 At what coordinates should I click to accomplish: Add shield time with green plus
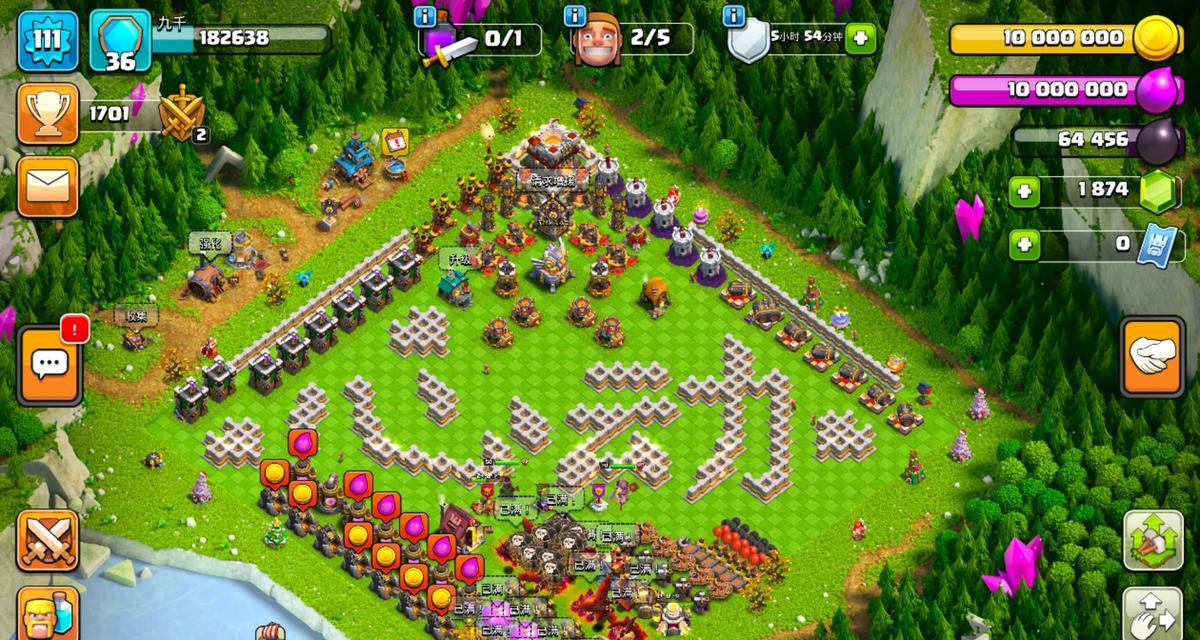tap(860, 40)
